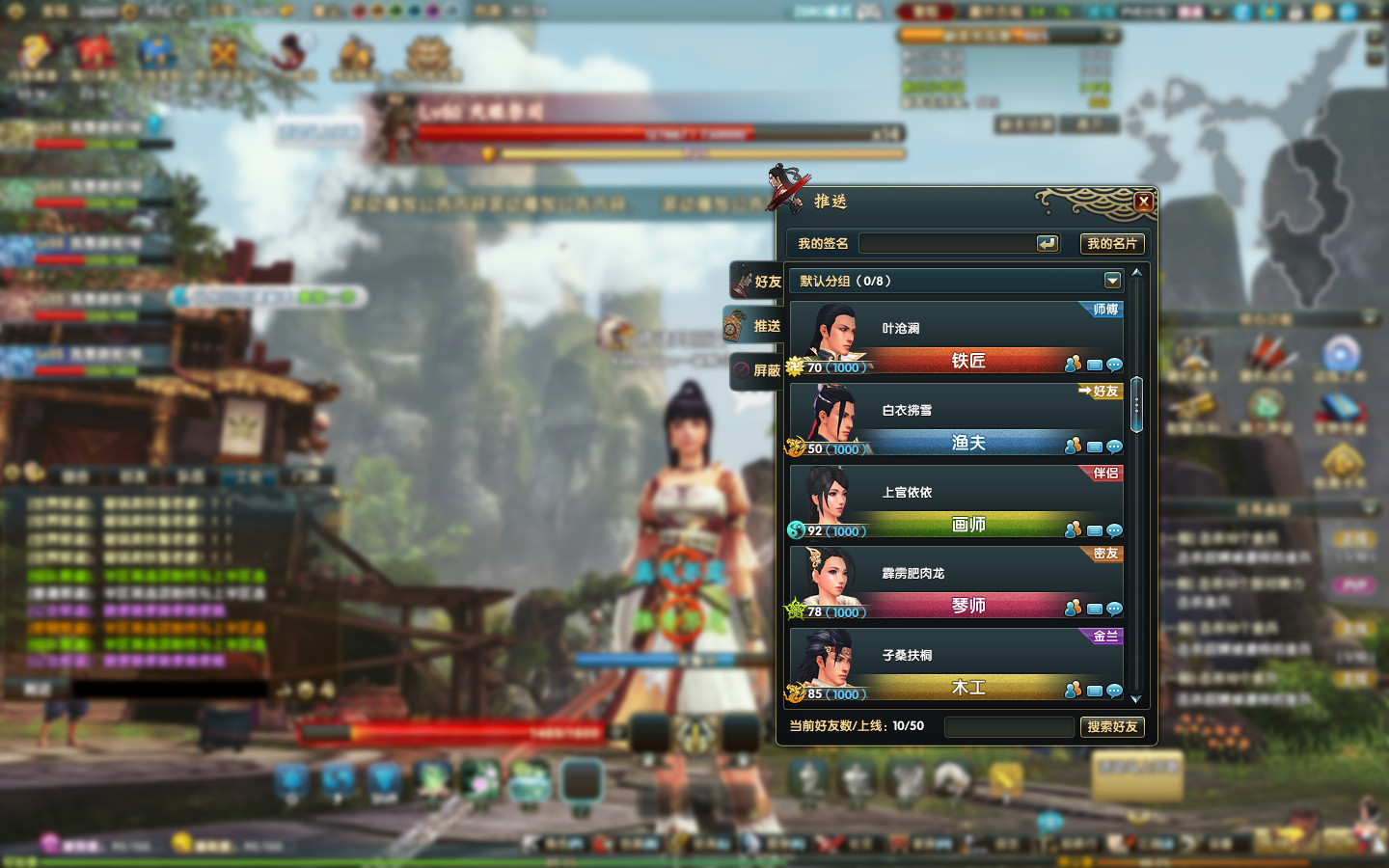Open 我的名片 (my name card)
1389x868 pixels.
(1111, 244)
